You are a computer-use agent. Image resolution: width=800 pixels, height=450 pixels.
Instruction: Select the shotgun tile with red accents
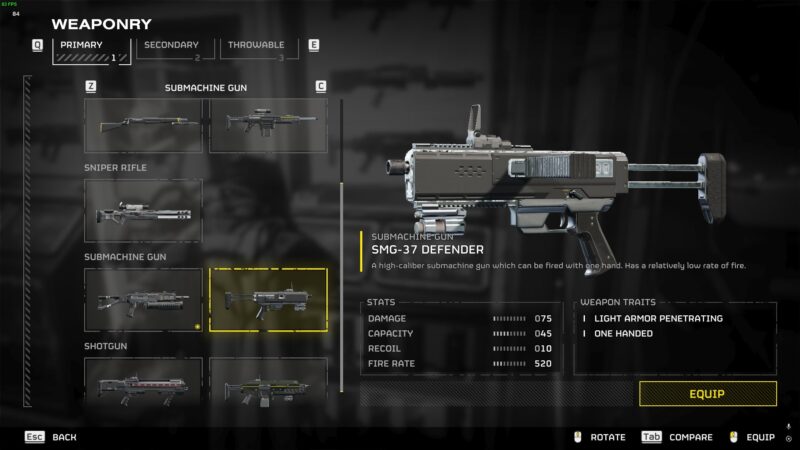coord(143,381)
